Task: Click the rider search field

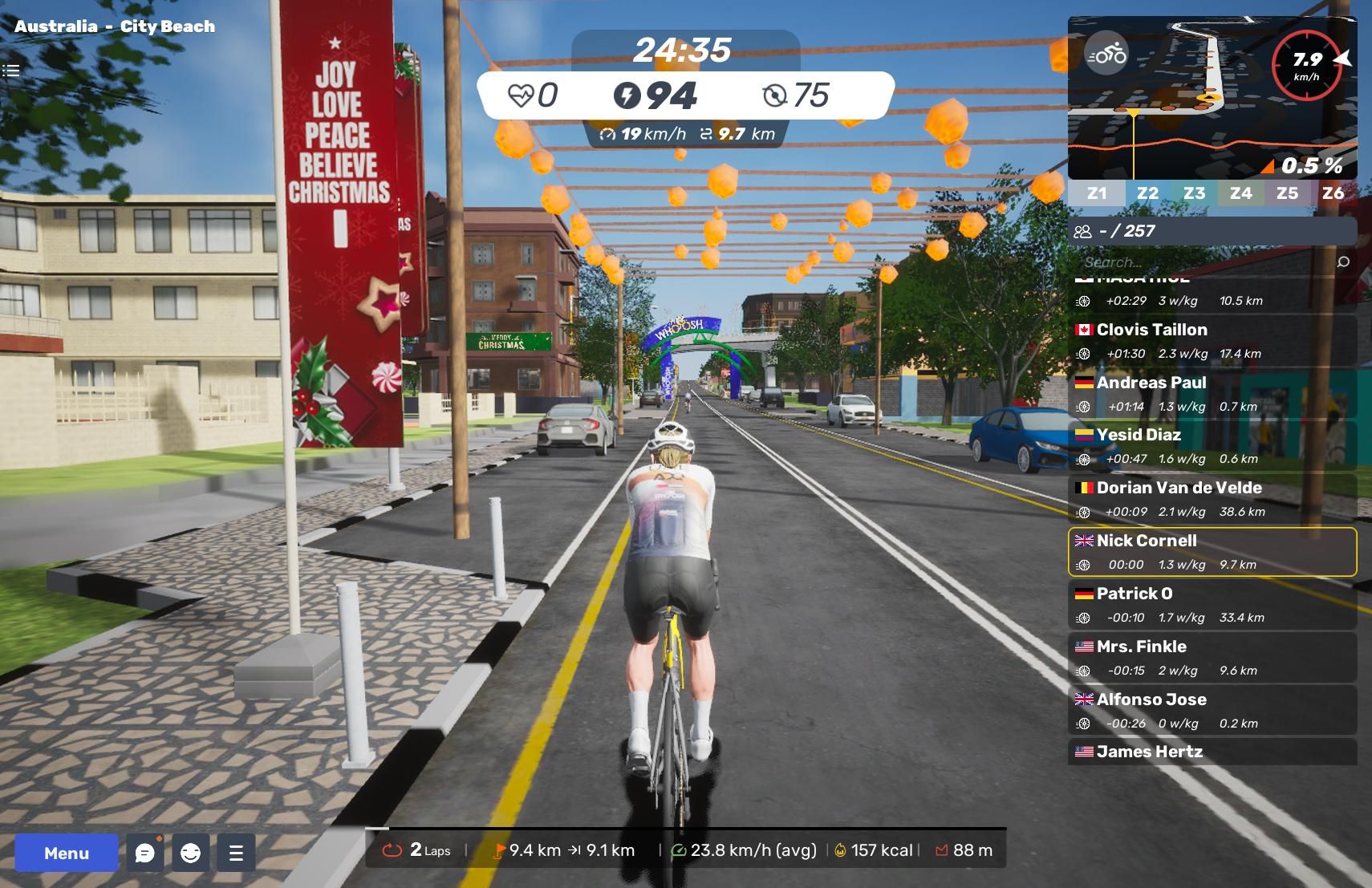Action: tap(1204, 262)
